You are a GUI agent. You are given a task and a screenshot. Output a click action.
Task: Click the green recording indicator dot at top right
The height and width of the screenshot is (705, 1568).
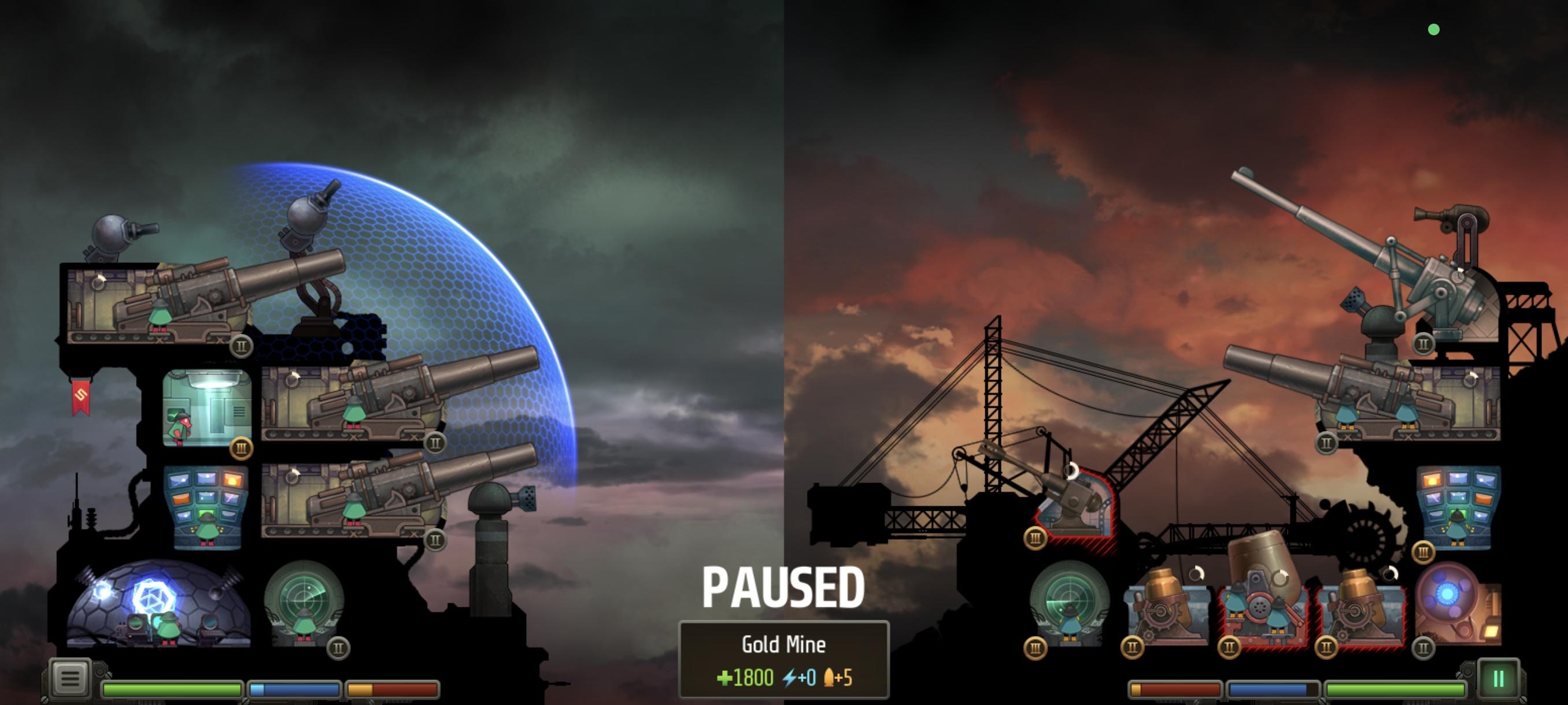[x=1433, y=28]
